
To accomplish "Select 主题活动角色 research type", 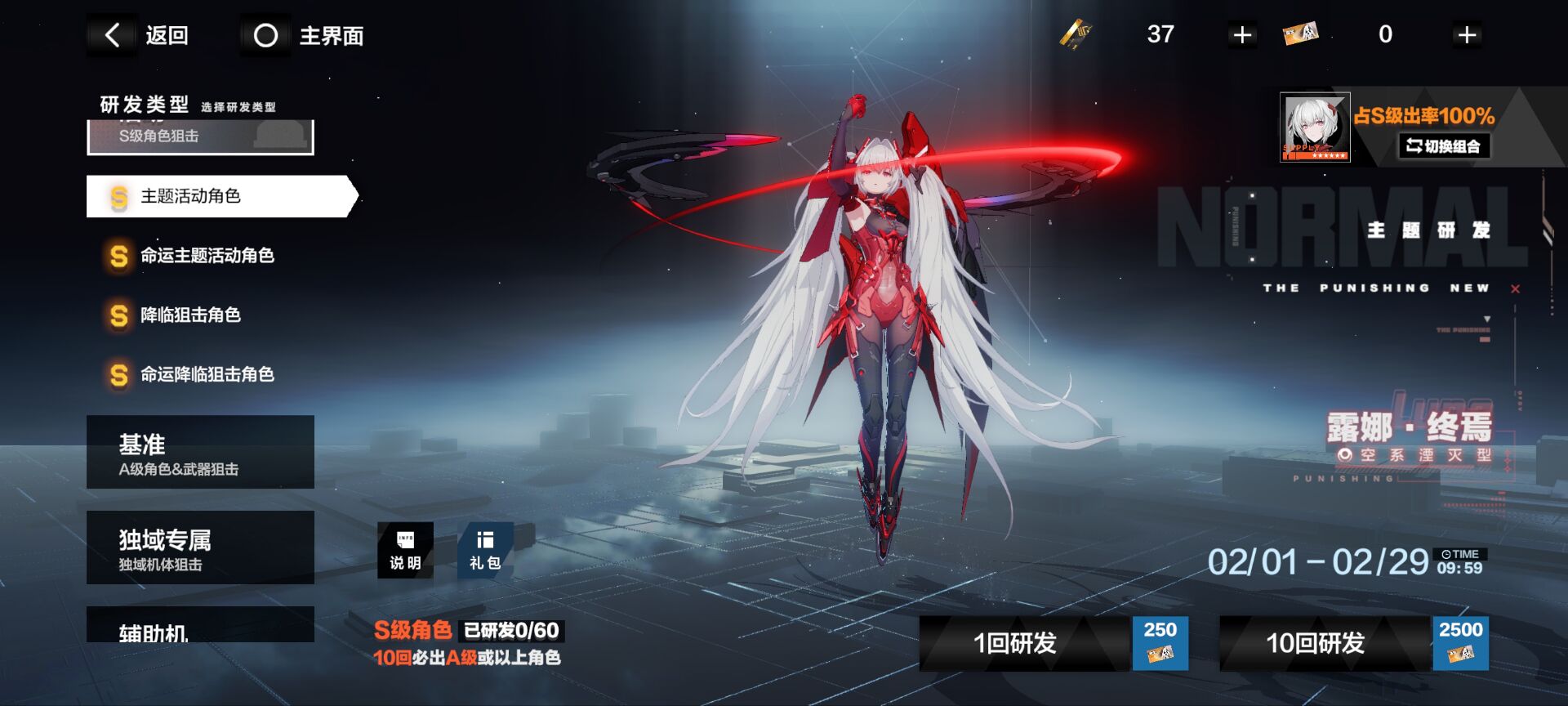I will (x=220, y=196).
